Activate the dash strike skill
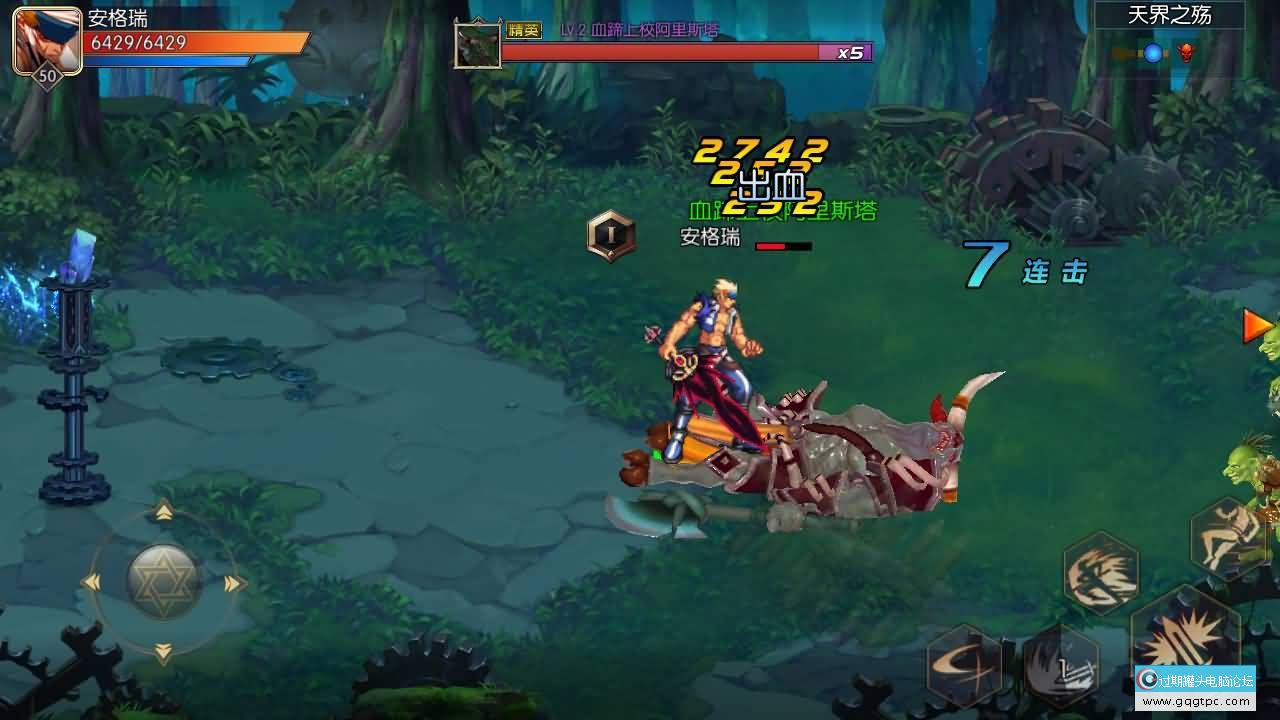The height and width of the screenshot is (720, 1280). point(1100,571)
